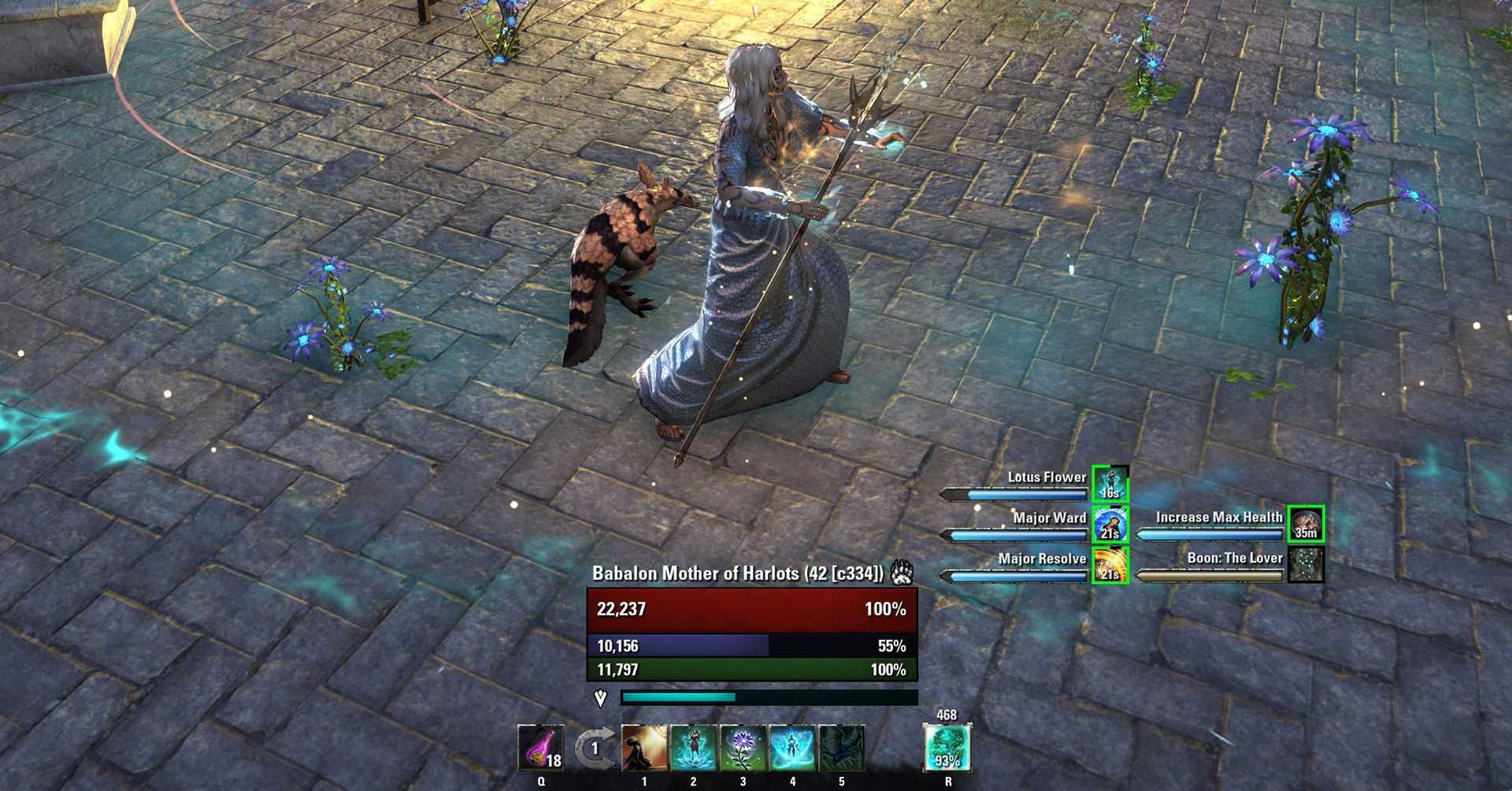This screenshot has width=1512, height=791.
Task: Click the Lotus Flower buff icon
Action: [1110, 484]
